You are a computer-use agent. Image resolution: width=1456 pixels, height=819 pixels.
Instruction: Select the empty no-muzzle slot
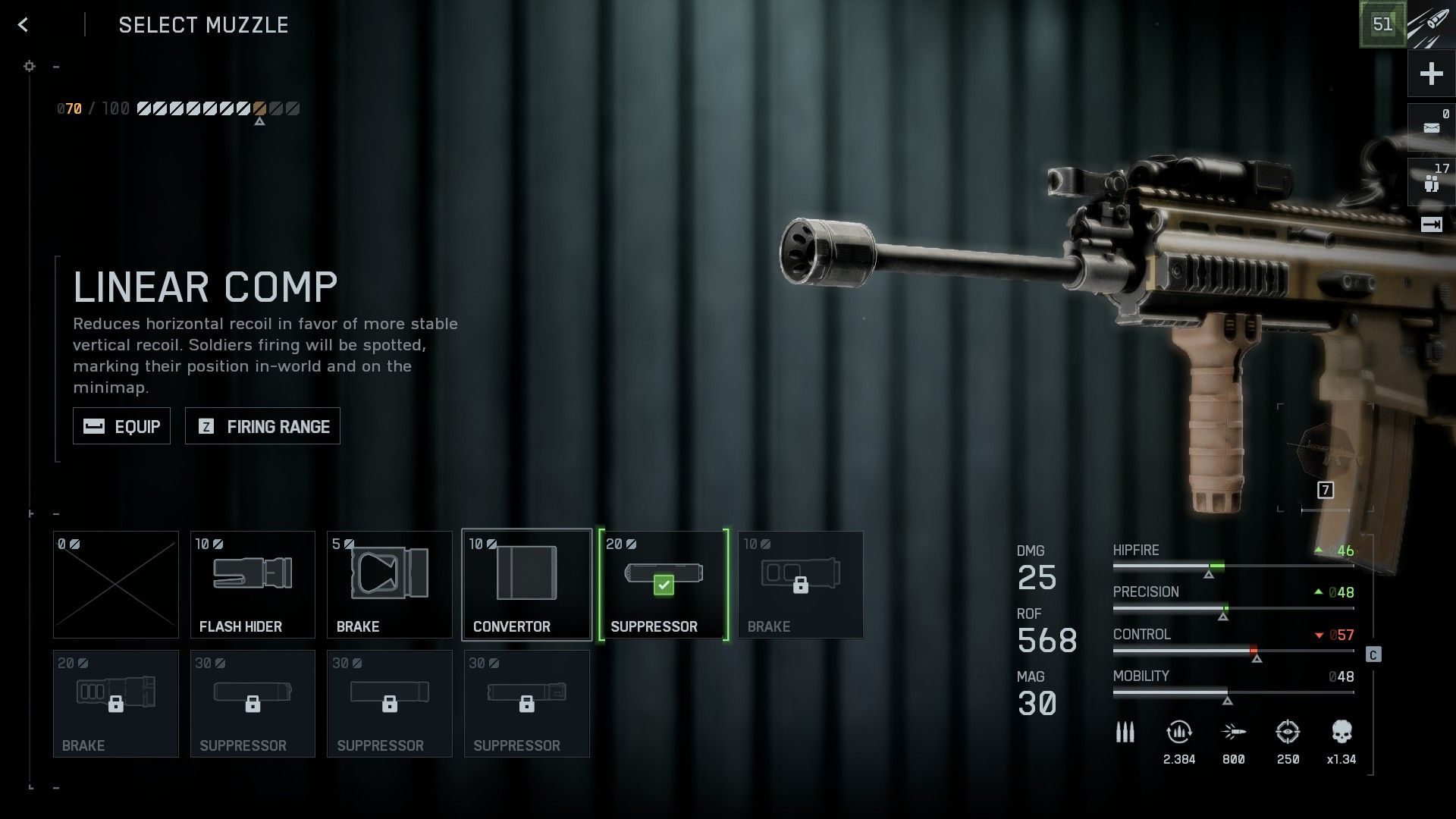(116, 585)
